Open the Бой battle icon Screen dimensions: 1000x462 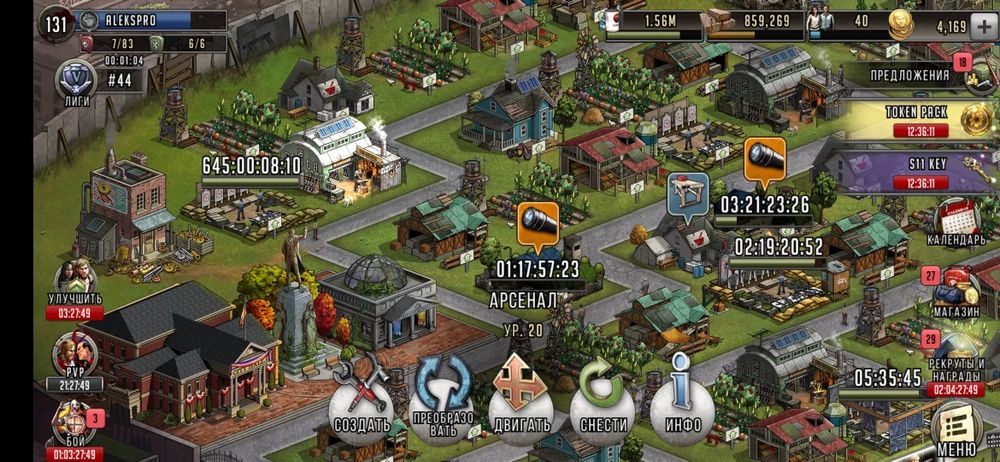tap(74, 425)
